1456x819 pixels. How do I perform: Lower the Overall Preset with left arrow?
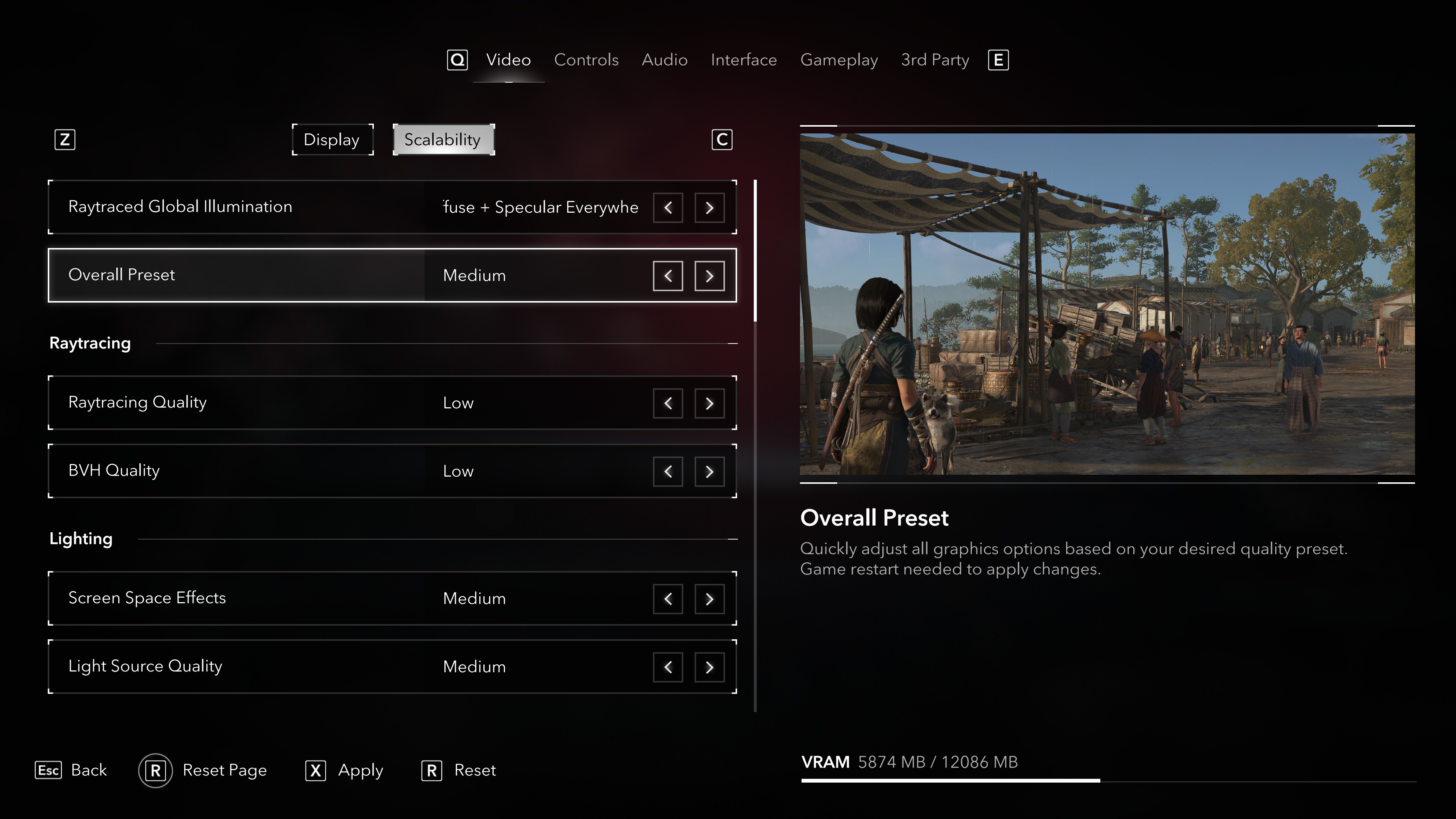click(667, 276)
